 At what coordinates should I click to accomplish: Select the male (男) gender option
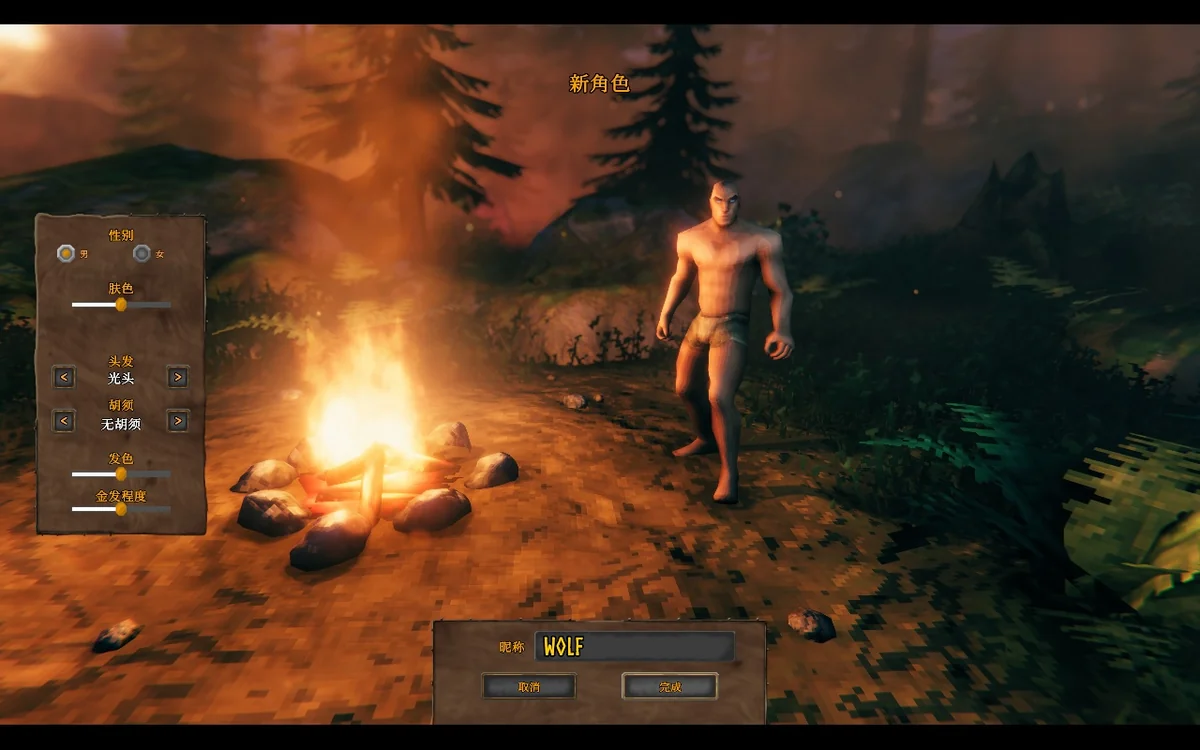(66, 253)
